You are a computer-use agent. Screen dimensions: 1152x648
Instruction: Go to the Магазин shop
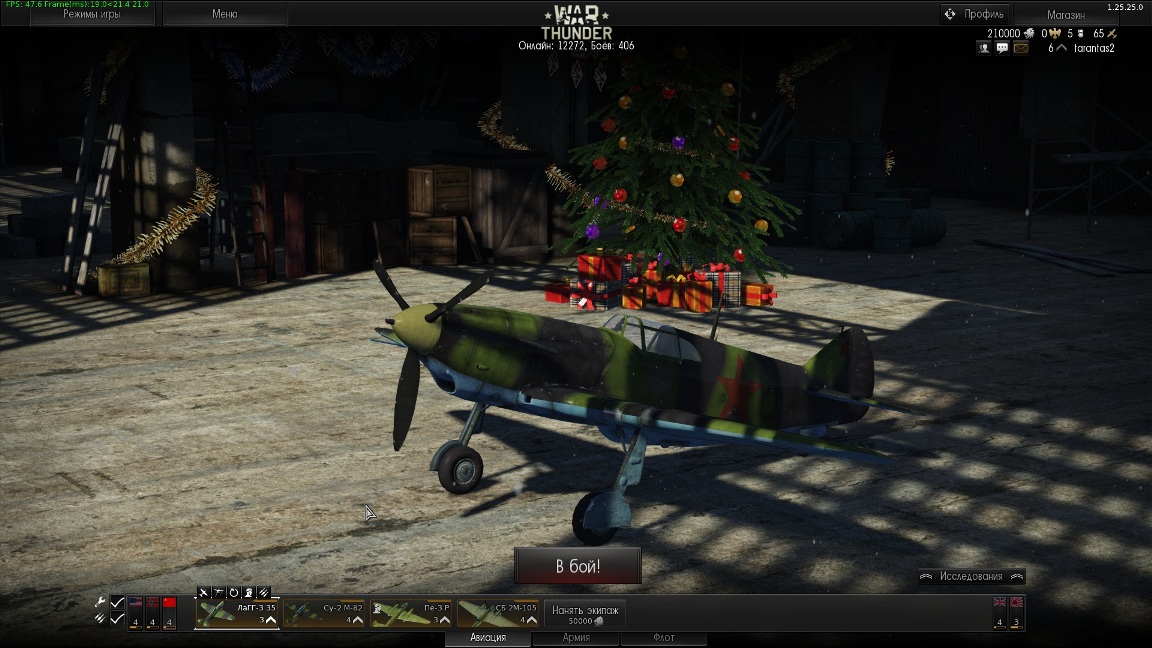click(1065, 15)
